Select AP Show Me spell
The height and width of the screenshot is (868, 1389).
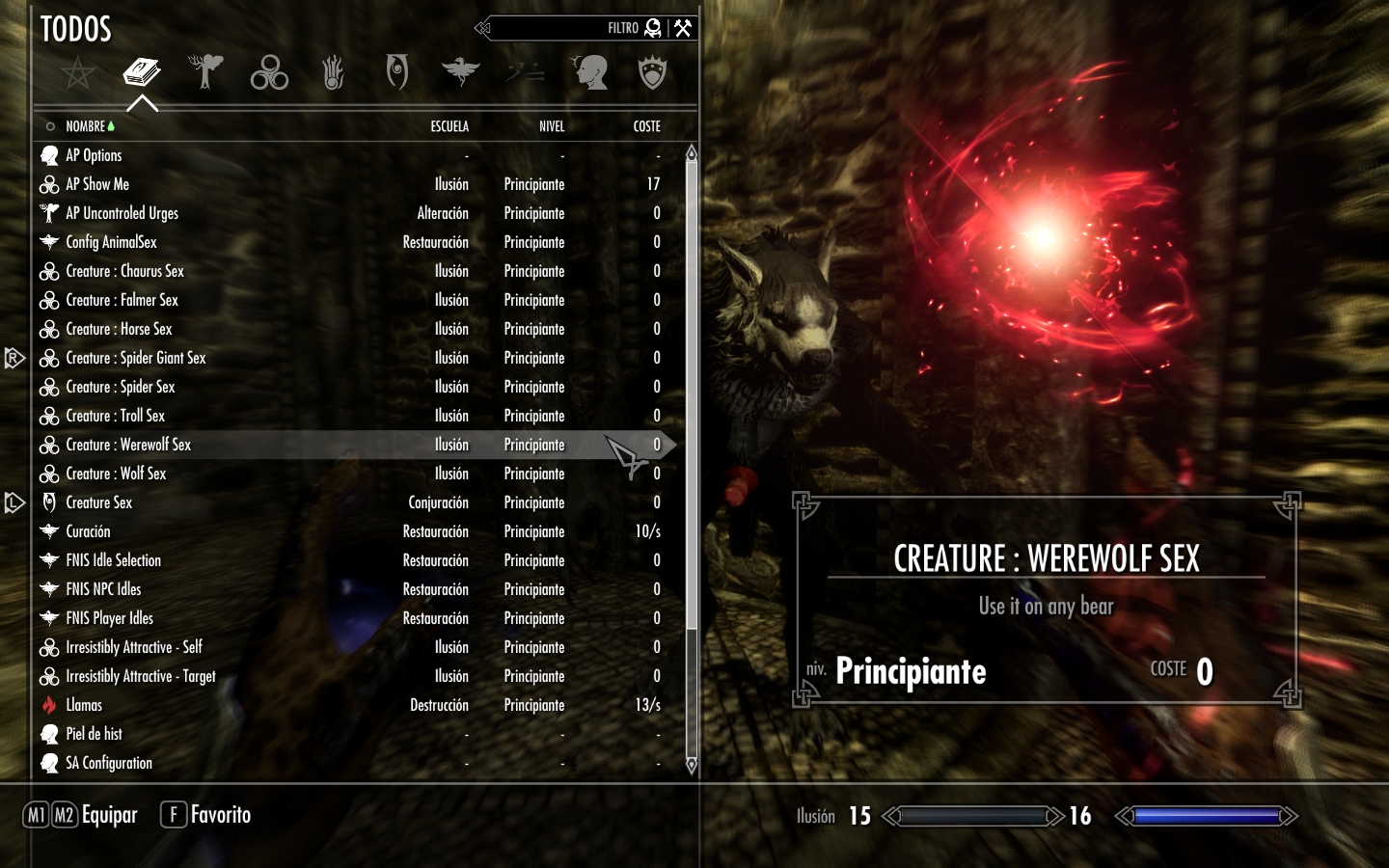[97, 184]
